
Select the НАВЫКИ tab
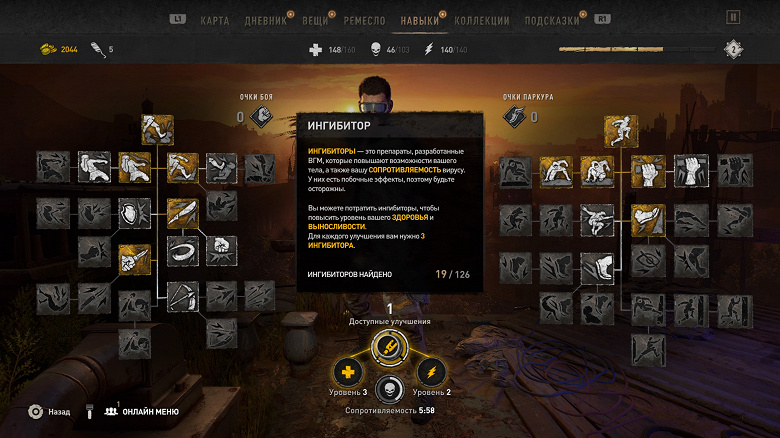tap(423, 20)
